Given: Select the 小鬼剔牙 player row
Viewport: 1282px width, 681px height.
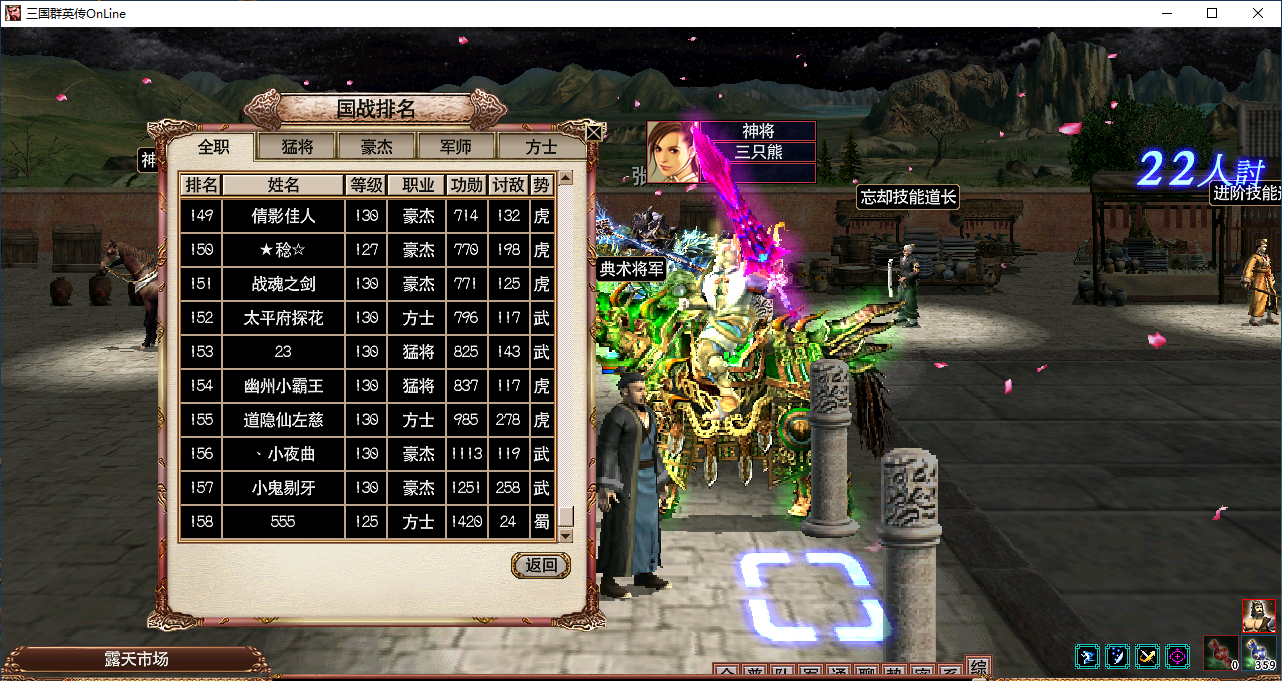Looking at the screenshot, I should coord(283,488).
